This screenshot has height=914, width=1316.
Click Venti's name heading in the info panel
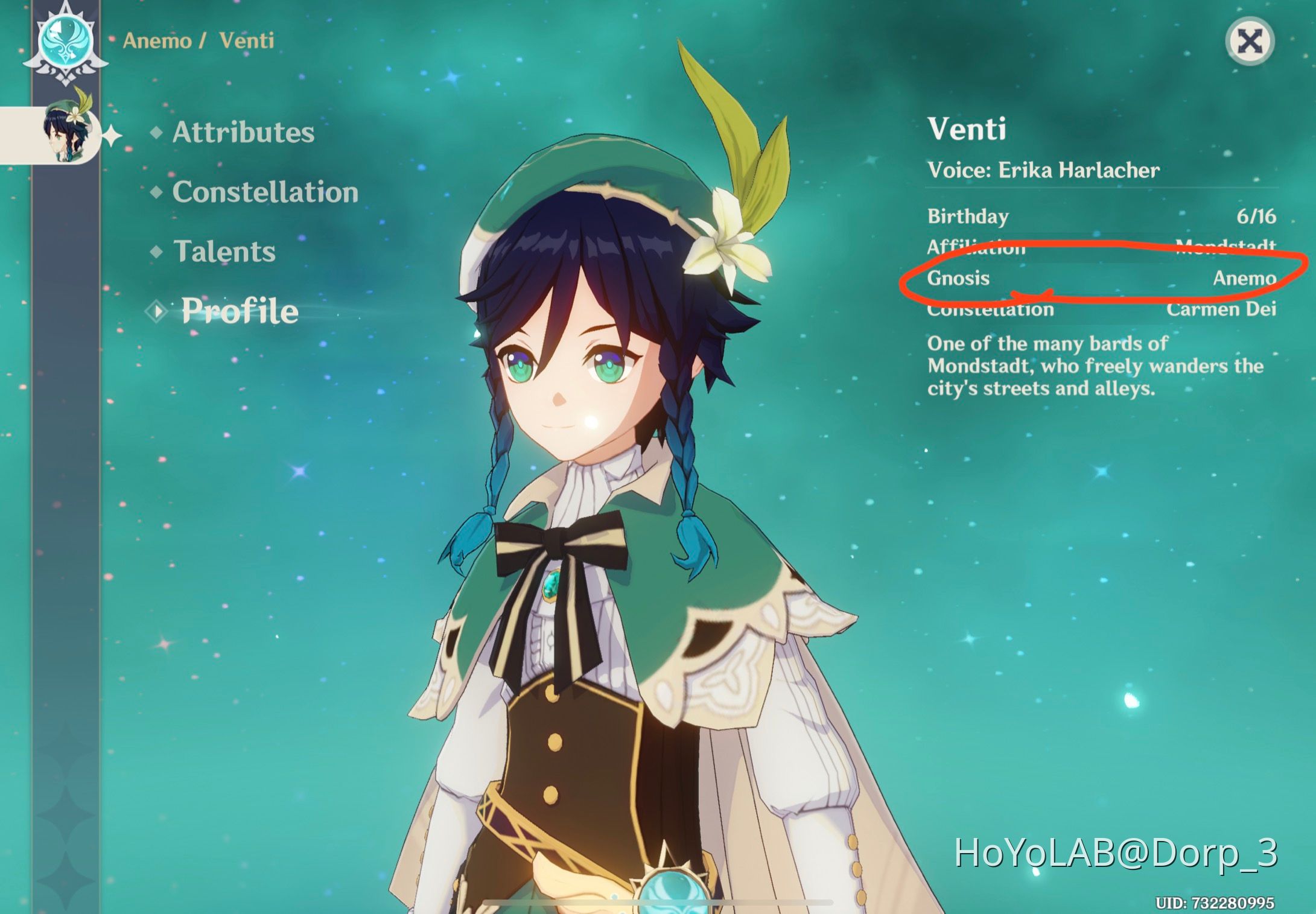pyautogui.click(x=968, y=129)
